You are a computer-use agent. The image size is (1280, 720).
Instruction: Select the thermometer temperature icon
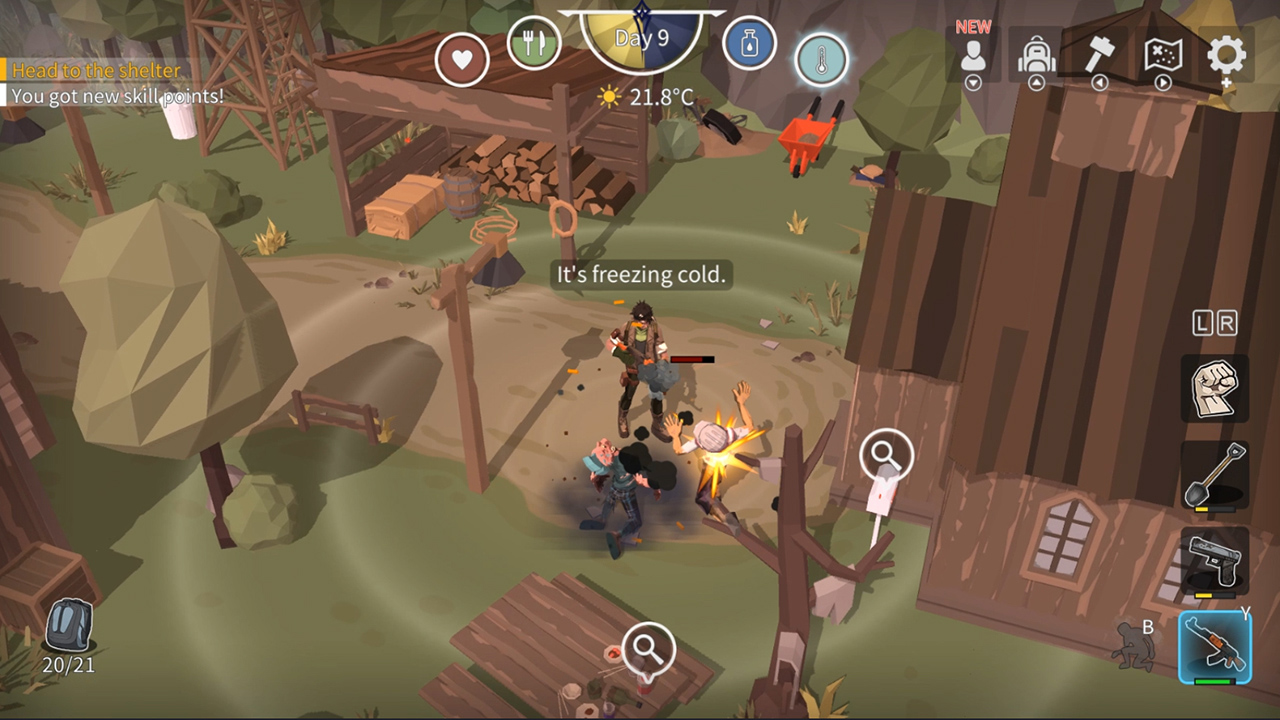pos(820,58)
